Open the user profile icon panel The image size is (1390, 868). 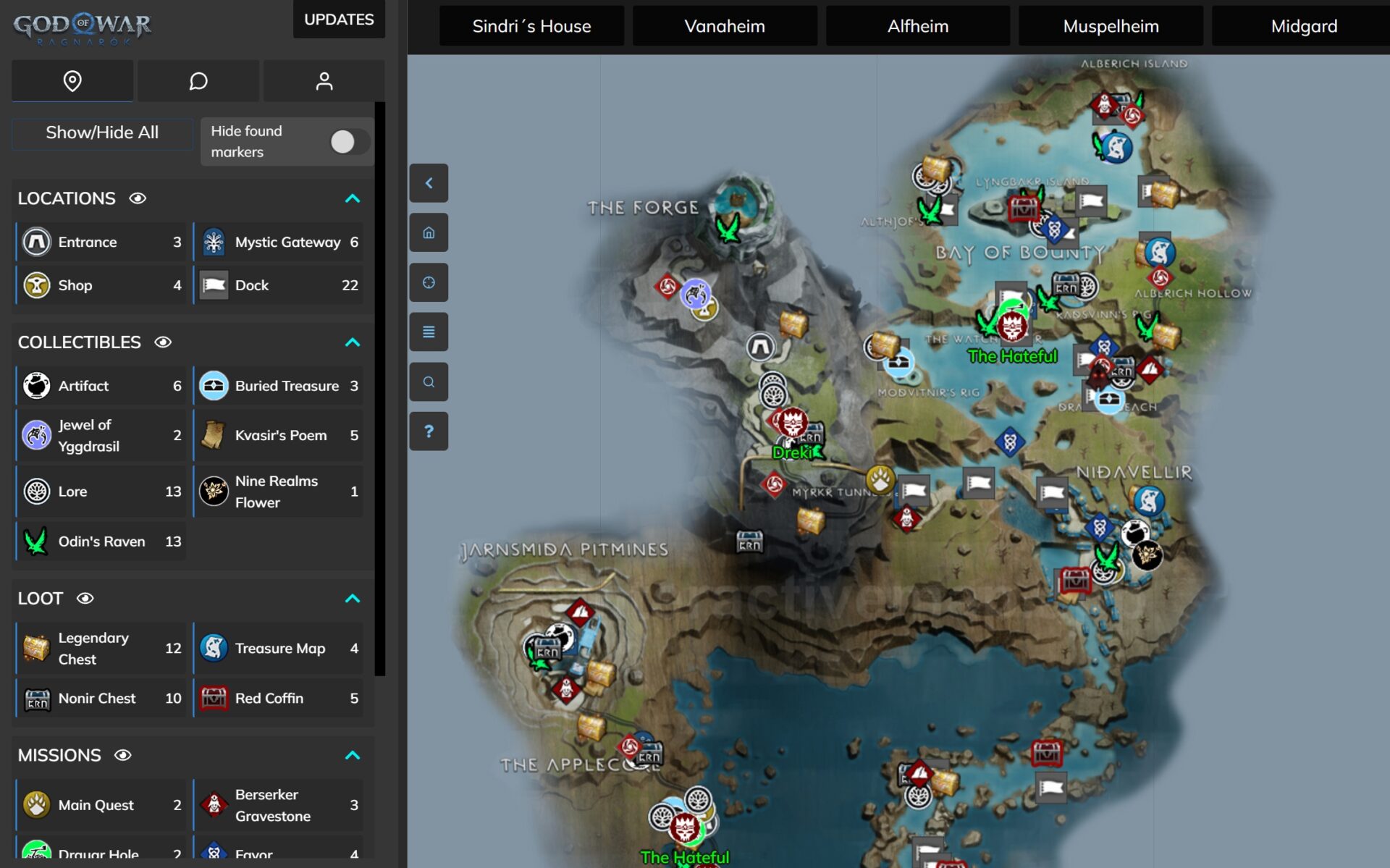click(x=324, y=81)
